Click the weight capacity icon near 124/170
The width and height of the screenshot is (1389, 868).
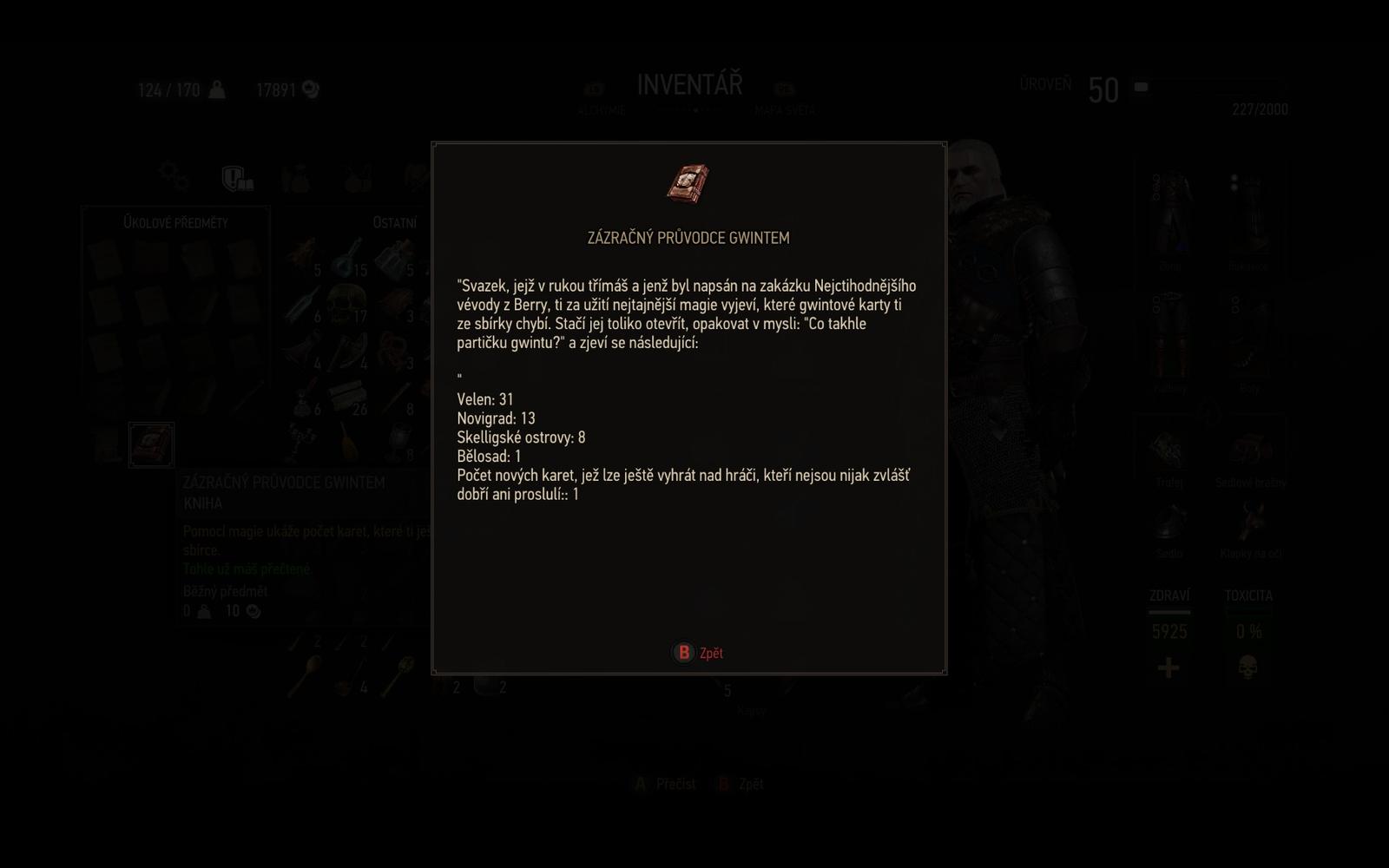[x=215, y=89]
